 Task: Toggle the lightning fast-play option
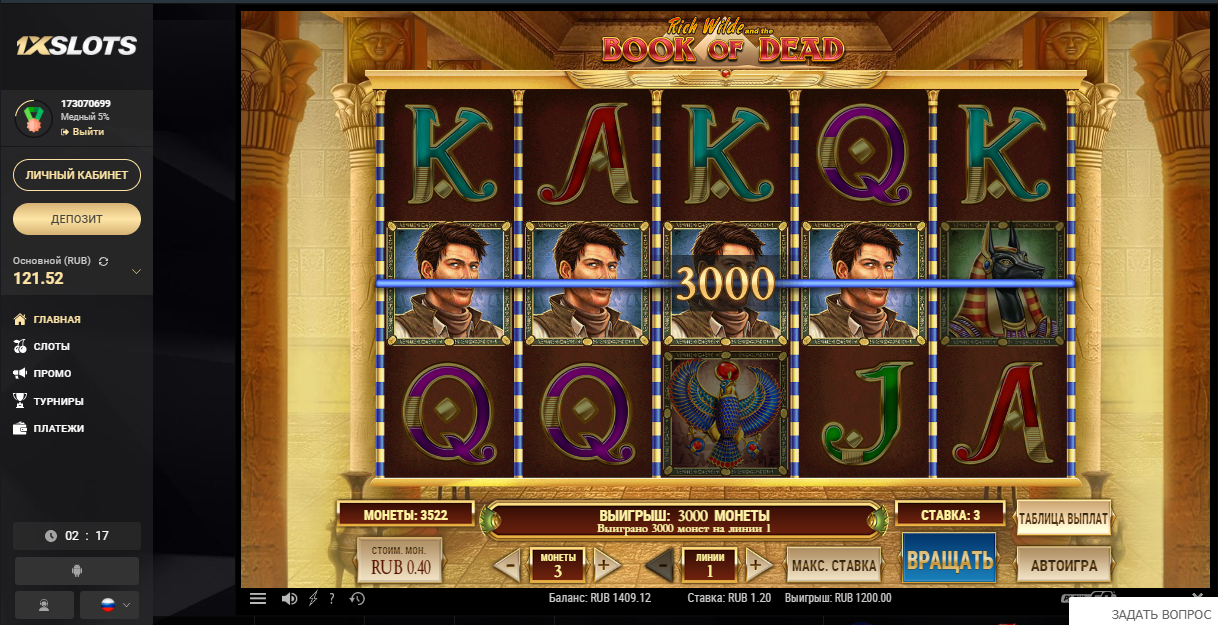tap(313, 598)
